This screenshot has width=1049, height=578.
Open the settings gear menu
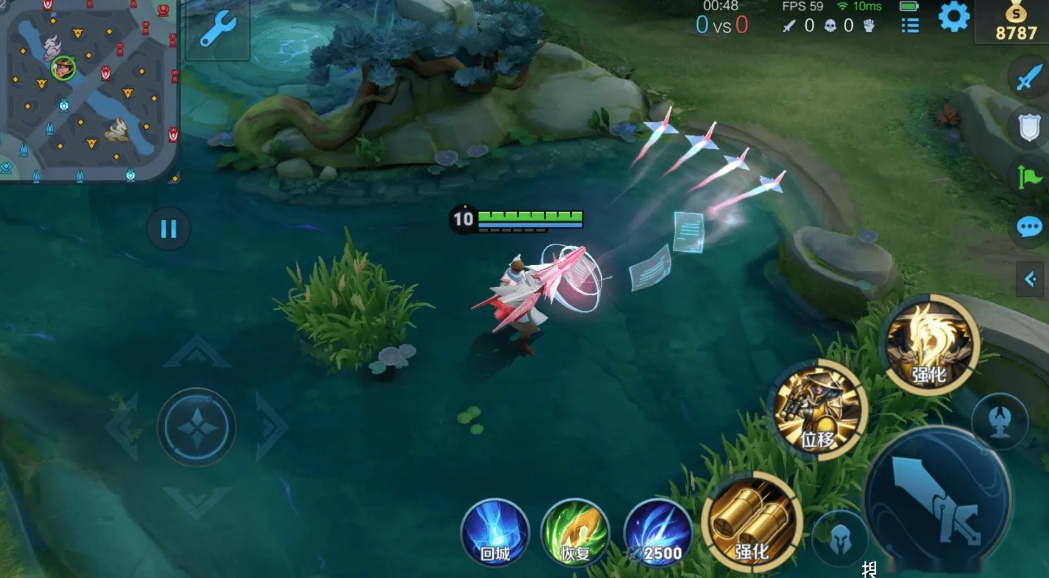[954, 17]
